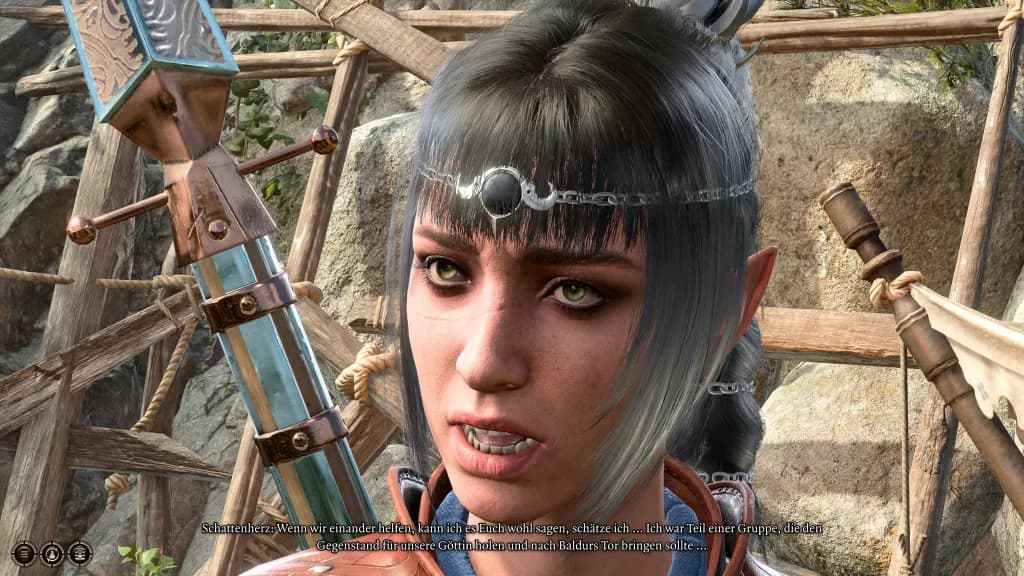Open the third round dialogue button, right of character swap
Viewport: 1024px width, 576px height.
(x=80, y=553)
